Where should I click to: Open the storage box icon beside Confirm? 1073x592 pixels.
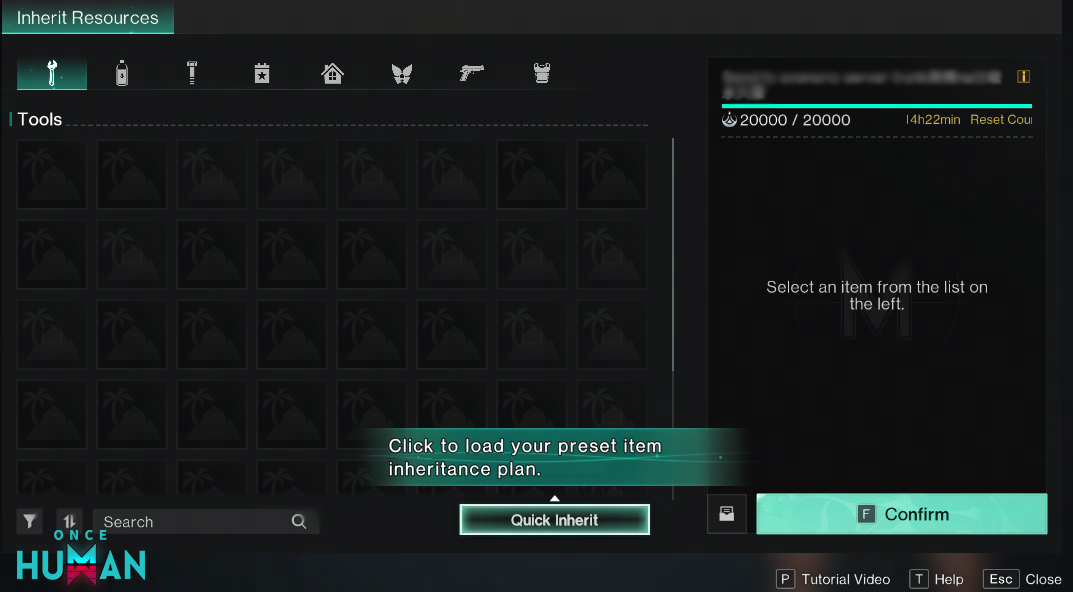click(x=727, y=514)
